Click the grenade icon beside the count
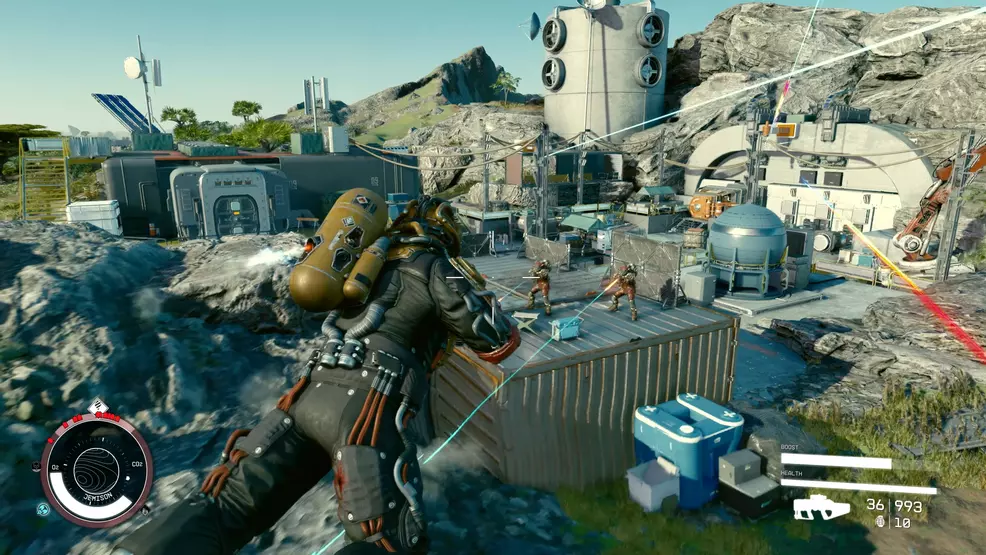The width and height of the screenshot is (986, 555). pyautogui.click(x=880, y=521)
